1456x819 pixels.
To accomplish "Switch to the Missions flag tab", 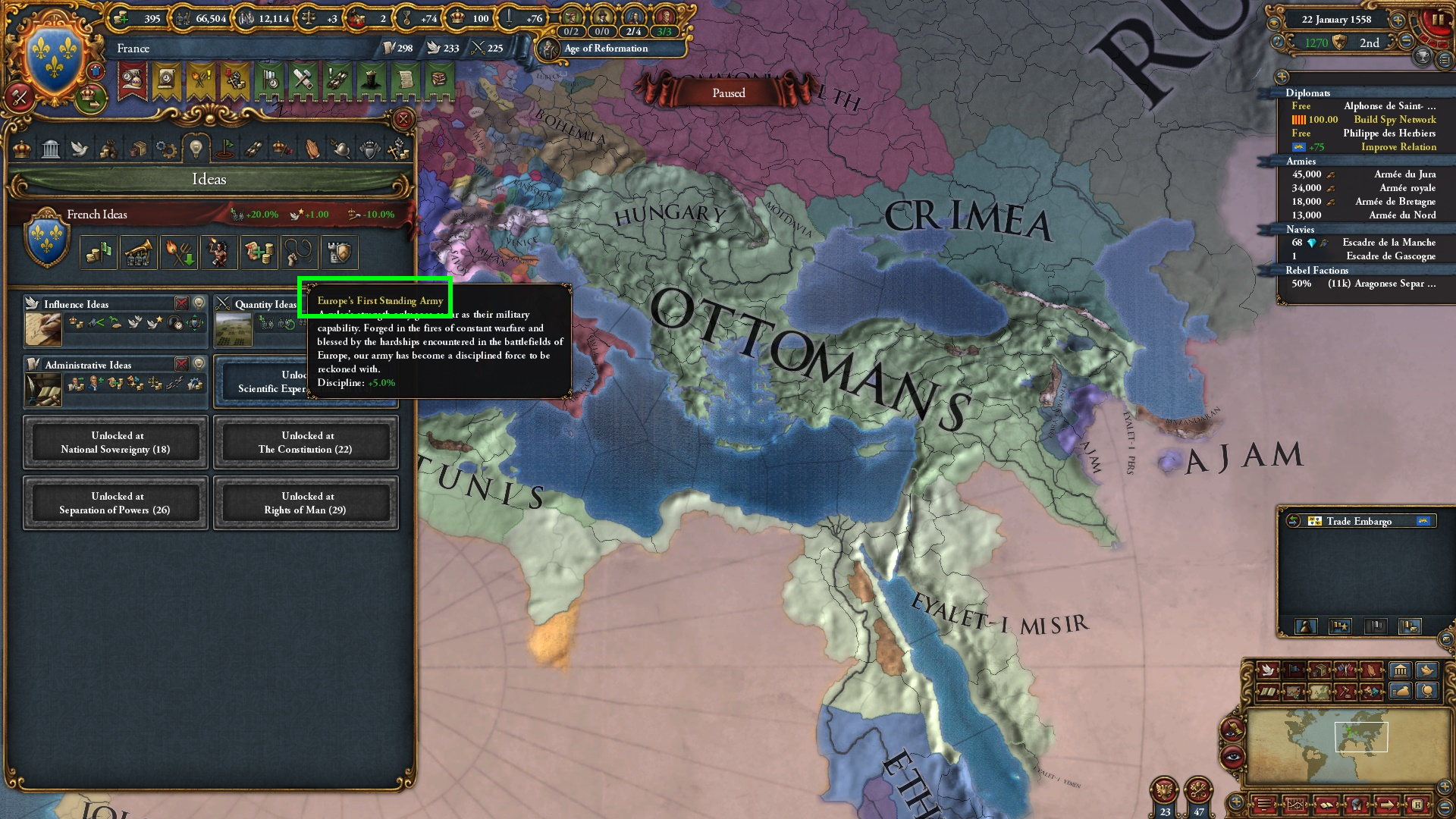I will (x=224, y=149).
